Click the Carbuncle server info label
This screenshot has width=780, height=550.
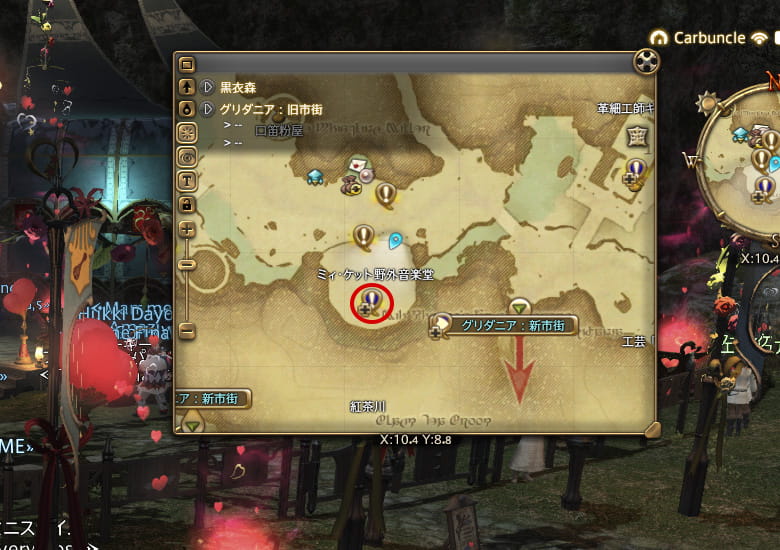click(709, 38)
